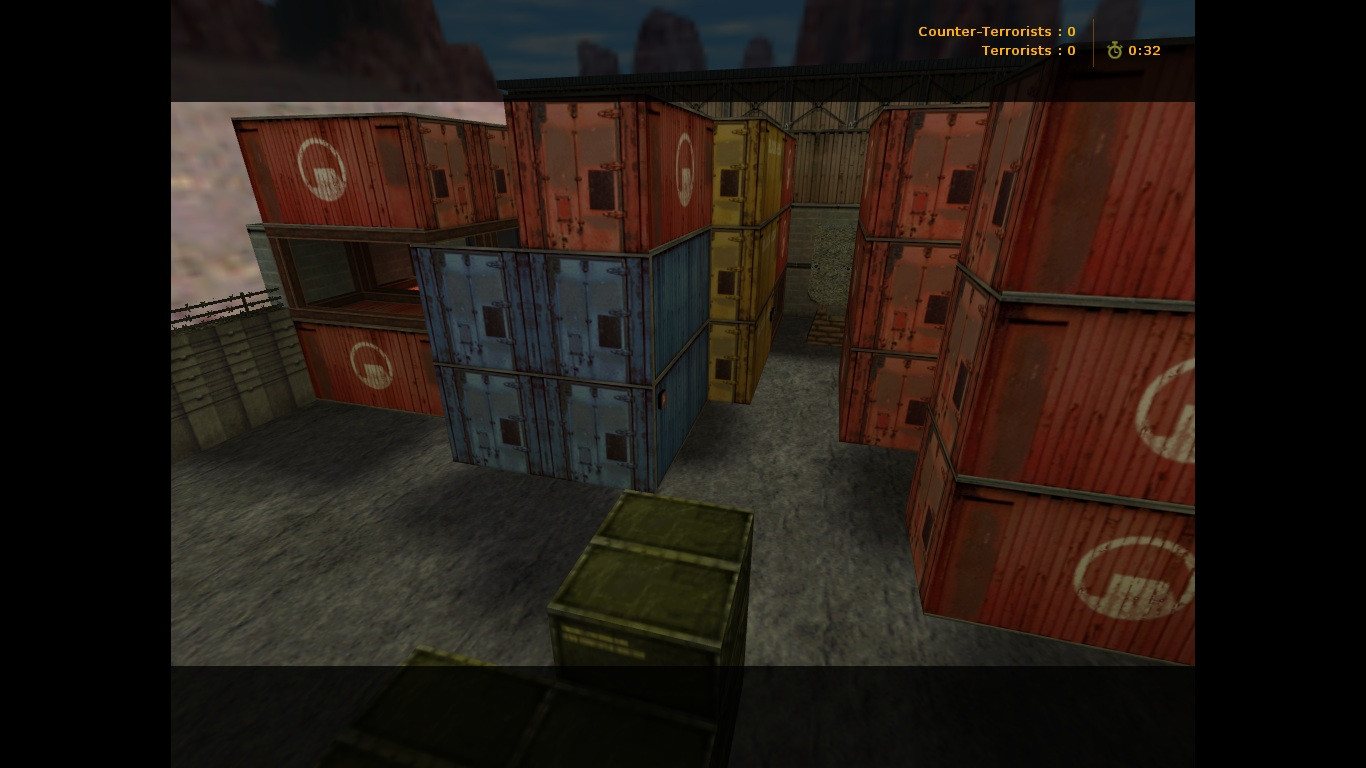Screen dimensions: 1366x768
Task: Select the 0:32 round timer text
Action: pyautogui.click(x=1144, y=50)
